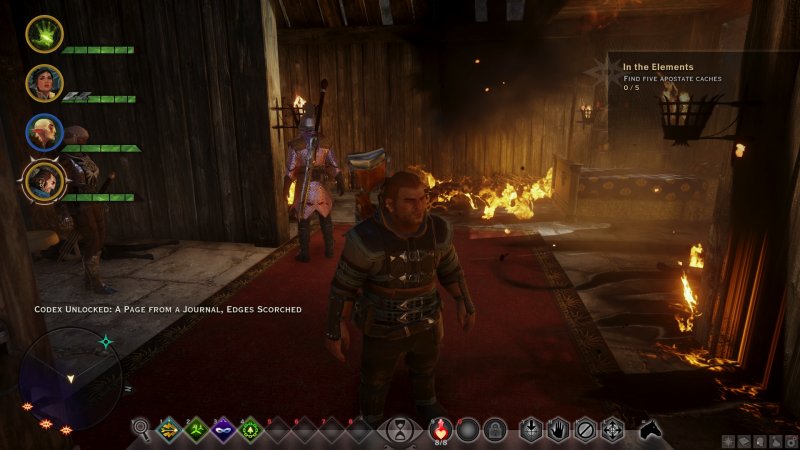Screen dimensions: 800x450
Task: Select the dark-haired woman's party portrait
Action: pyautogui.click(x=44, y=83)
